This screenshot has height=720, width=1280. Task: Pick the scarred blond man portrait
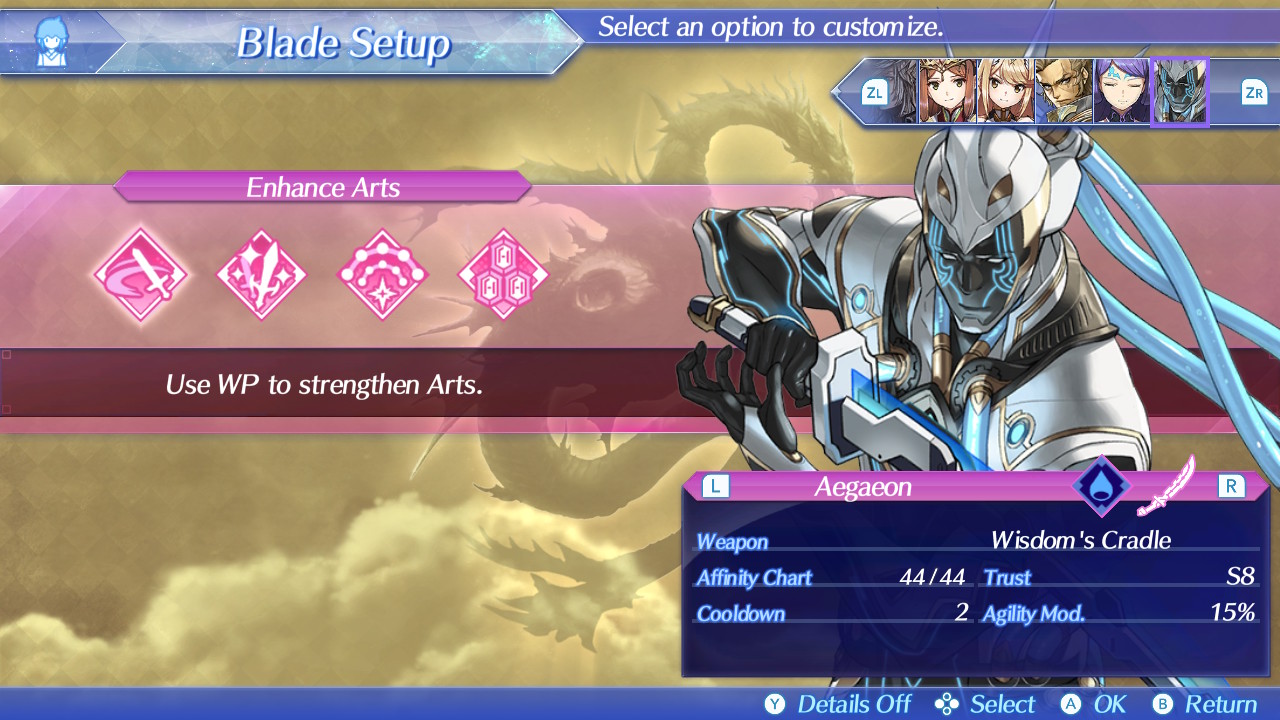pyautogui.click(x=1062, y=92)
